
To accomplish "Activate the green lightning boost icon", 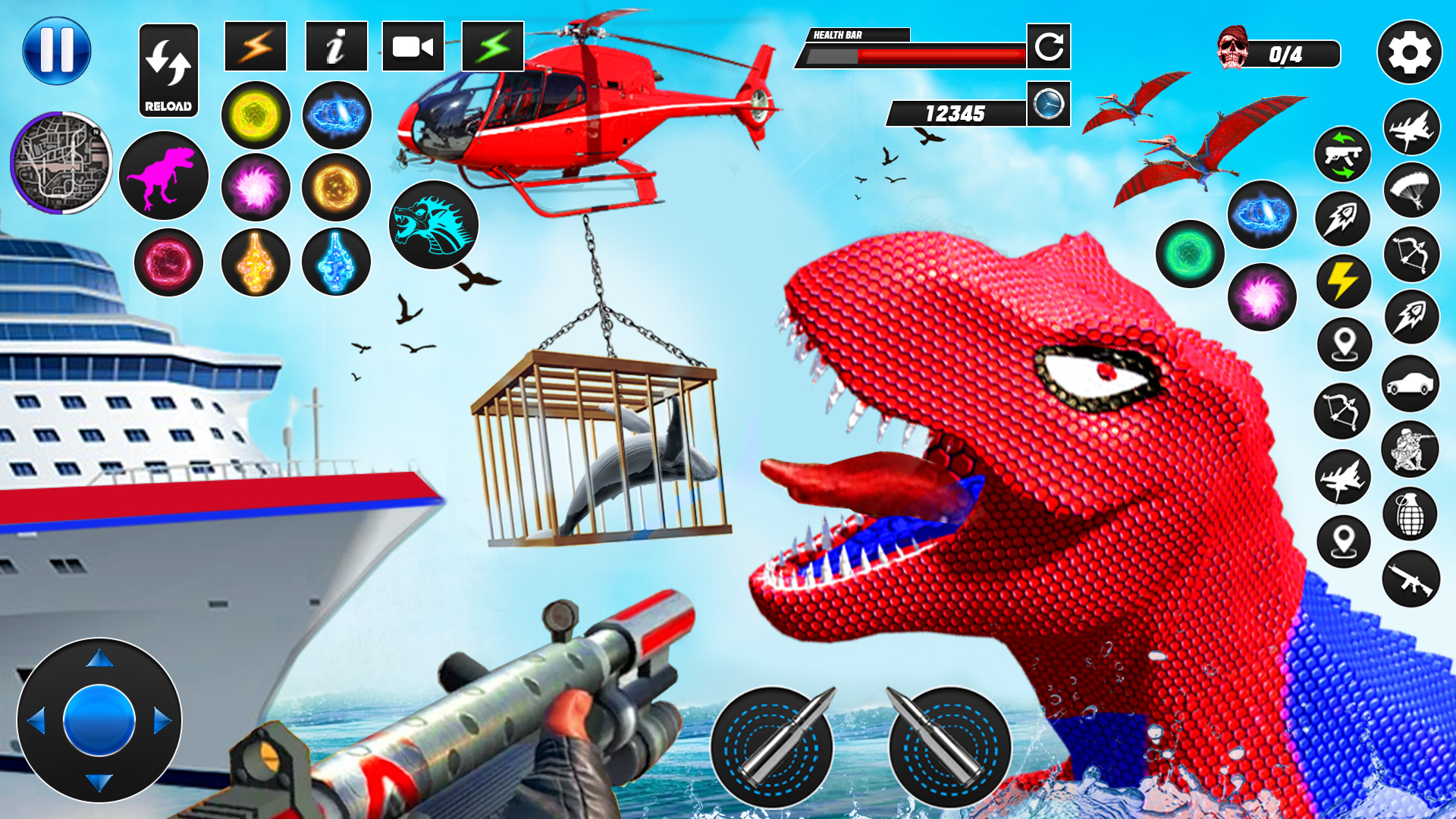I will [x=493, y=45].
